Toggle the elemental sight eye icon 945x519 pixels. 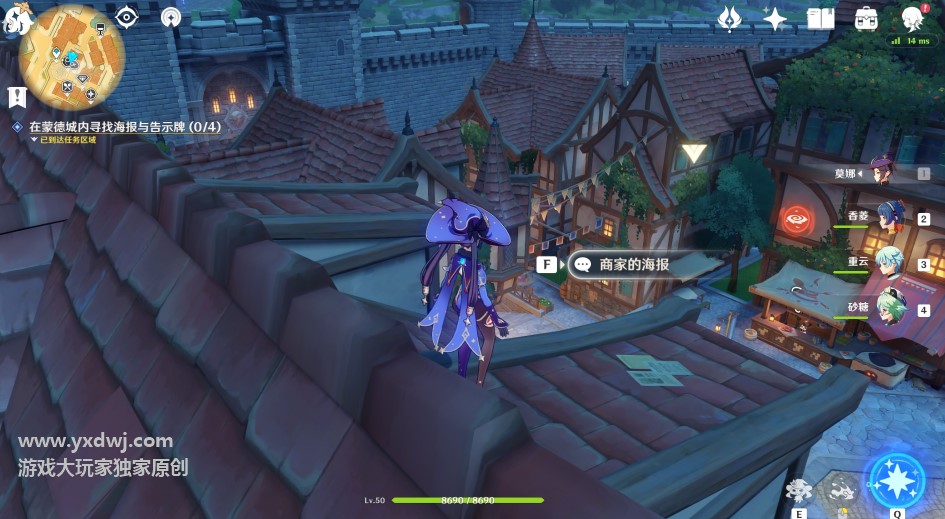click(127, 17)
